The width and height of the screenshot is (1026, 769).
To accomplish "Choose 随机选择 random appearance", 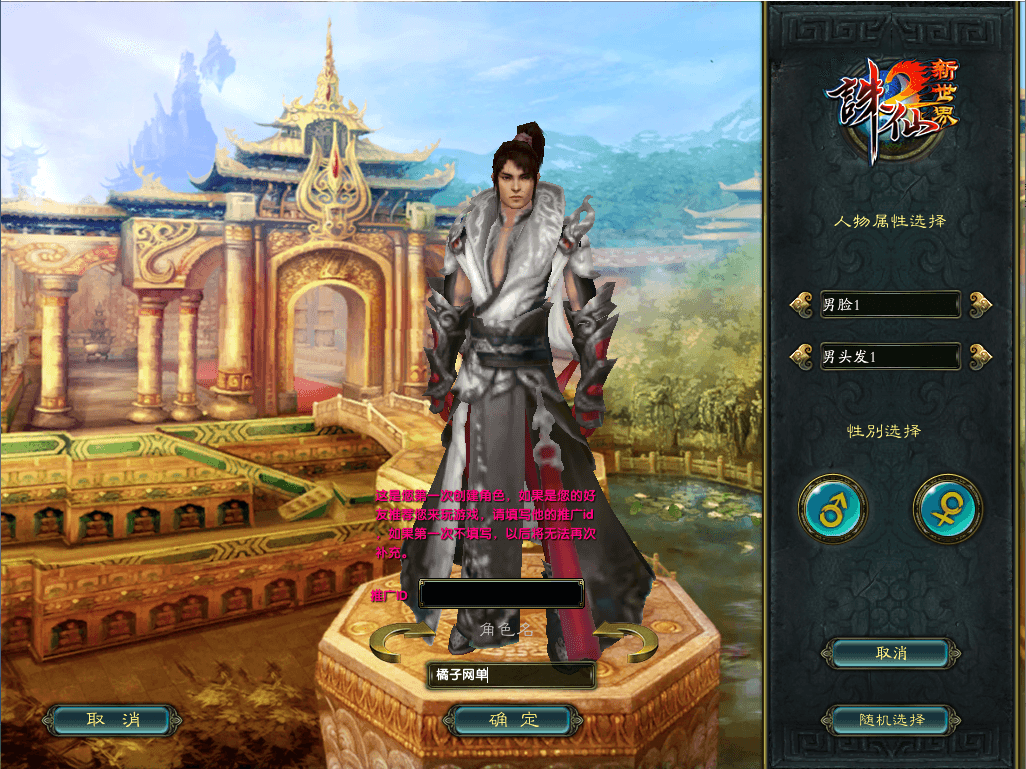I will tap(890, 720).
